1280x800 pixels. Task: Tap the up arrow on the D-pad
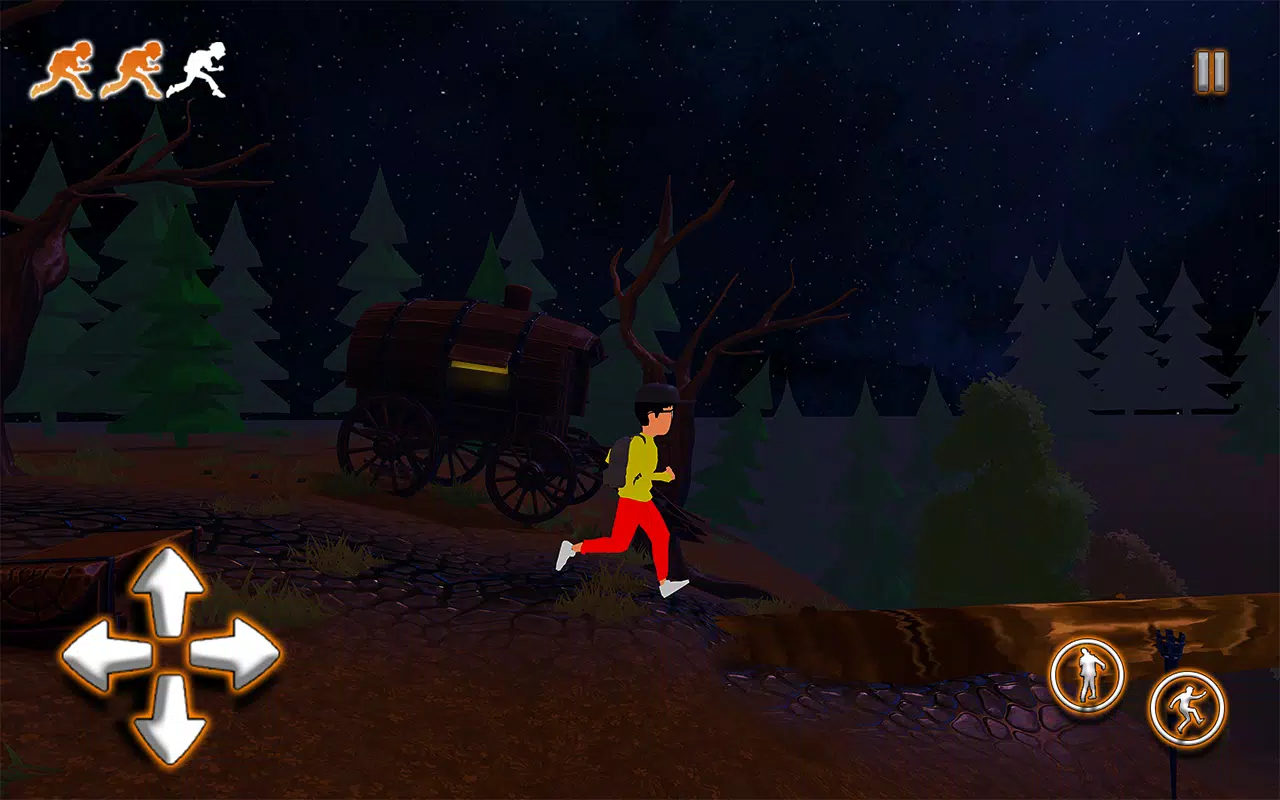click(169, 590)
